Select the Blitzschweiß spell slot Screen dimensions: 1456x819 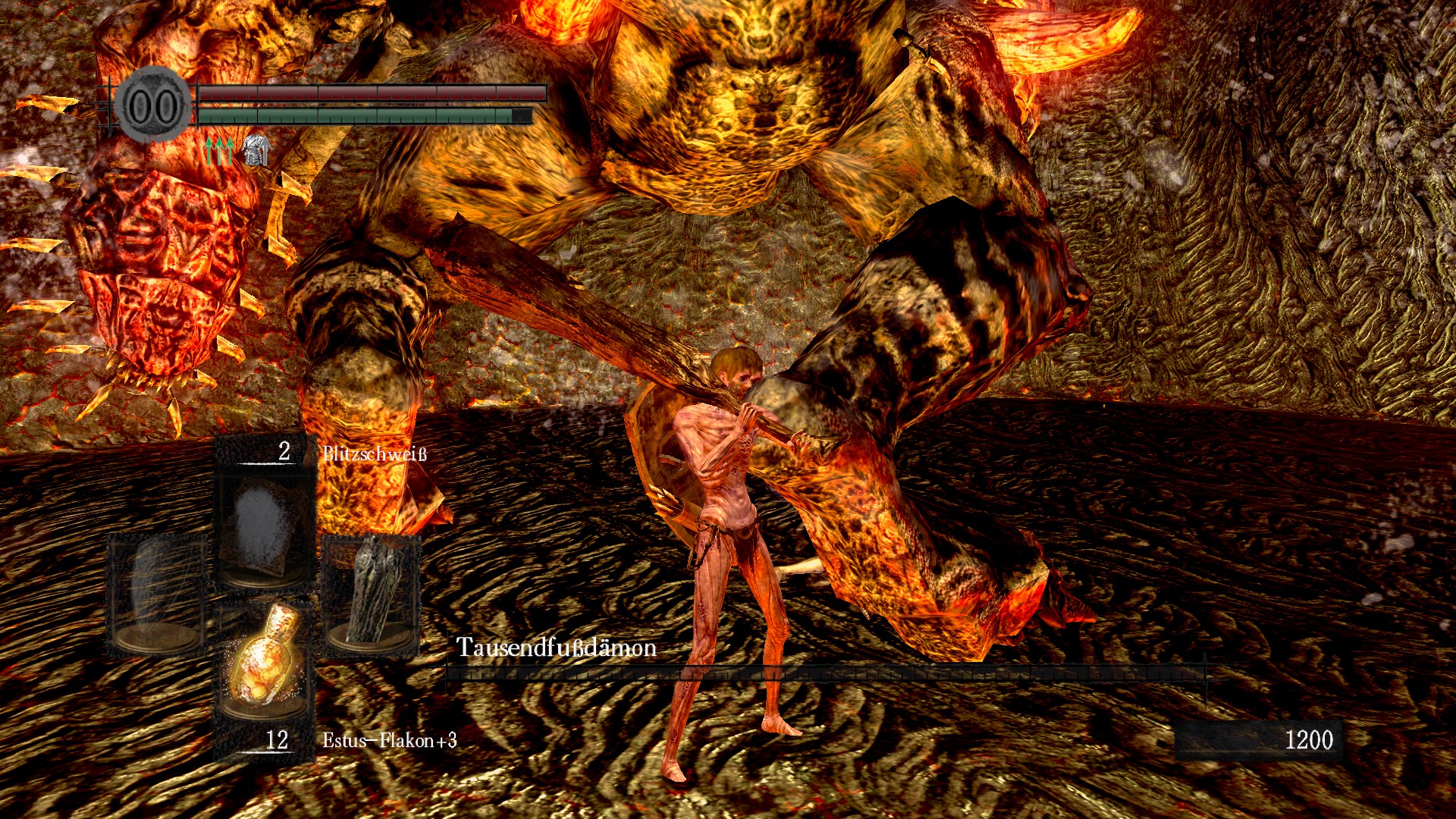265,527
